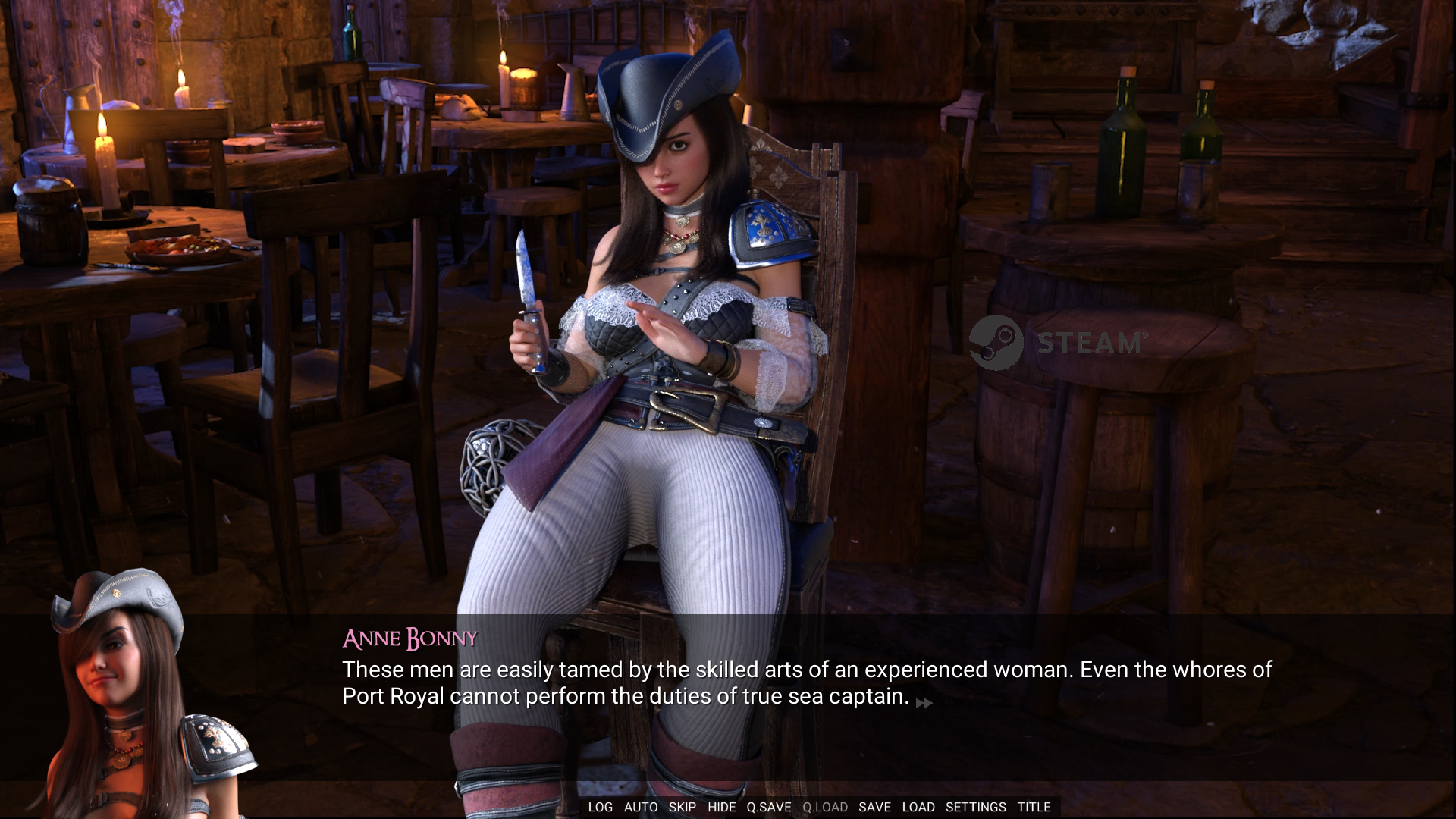Image resolution: width=1456 pixels, height=819 pixels.
Task: Open the SAVE menu
Action: click(x=874, y=807)
